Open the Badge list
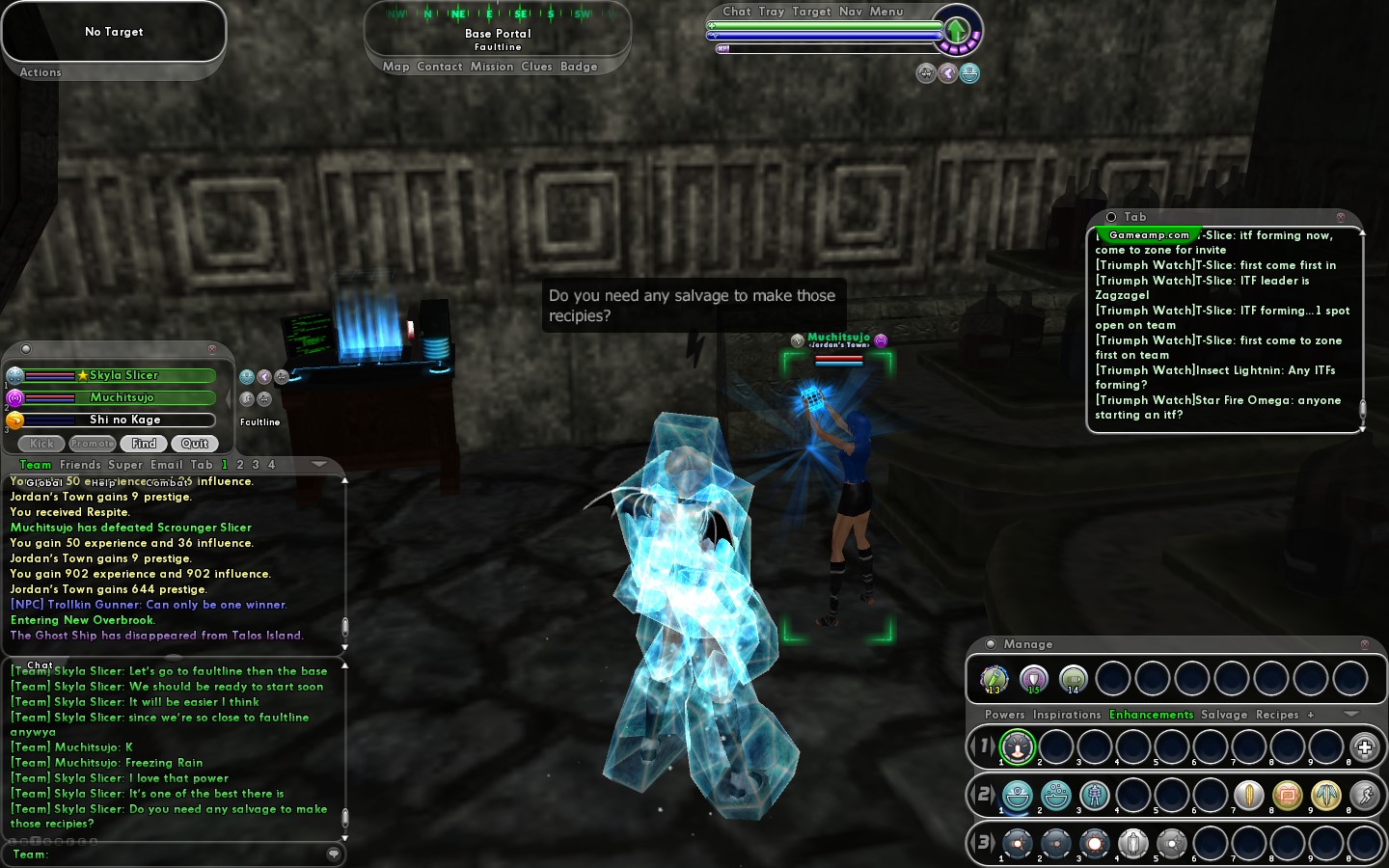Image resolution: width=1389 pixels, height=868 pixels. click(x=579, y=67)
